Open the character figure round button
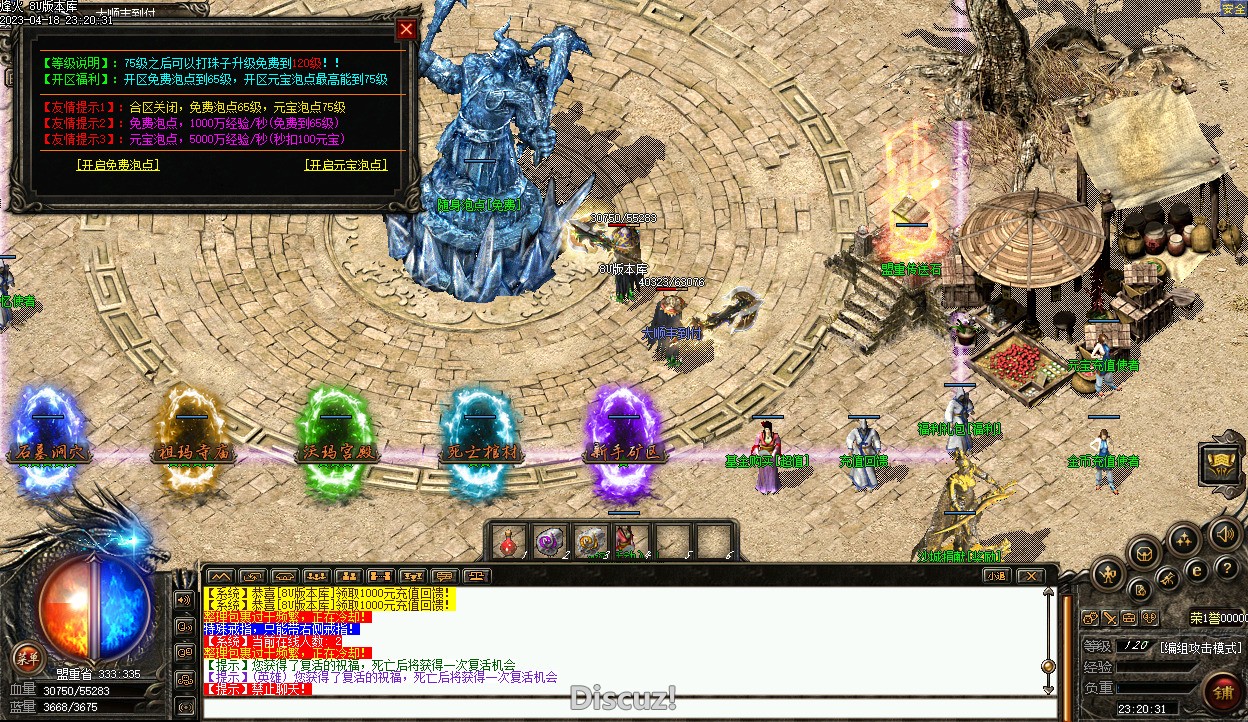 1109,574
